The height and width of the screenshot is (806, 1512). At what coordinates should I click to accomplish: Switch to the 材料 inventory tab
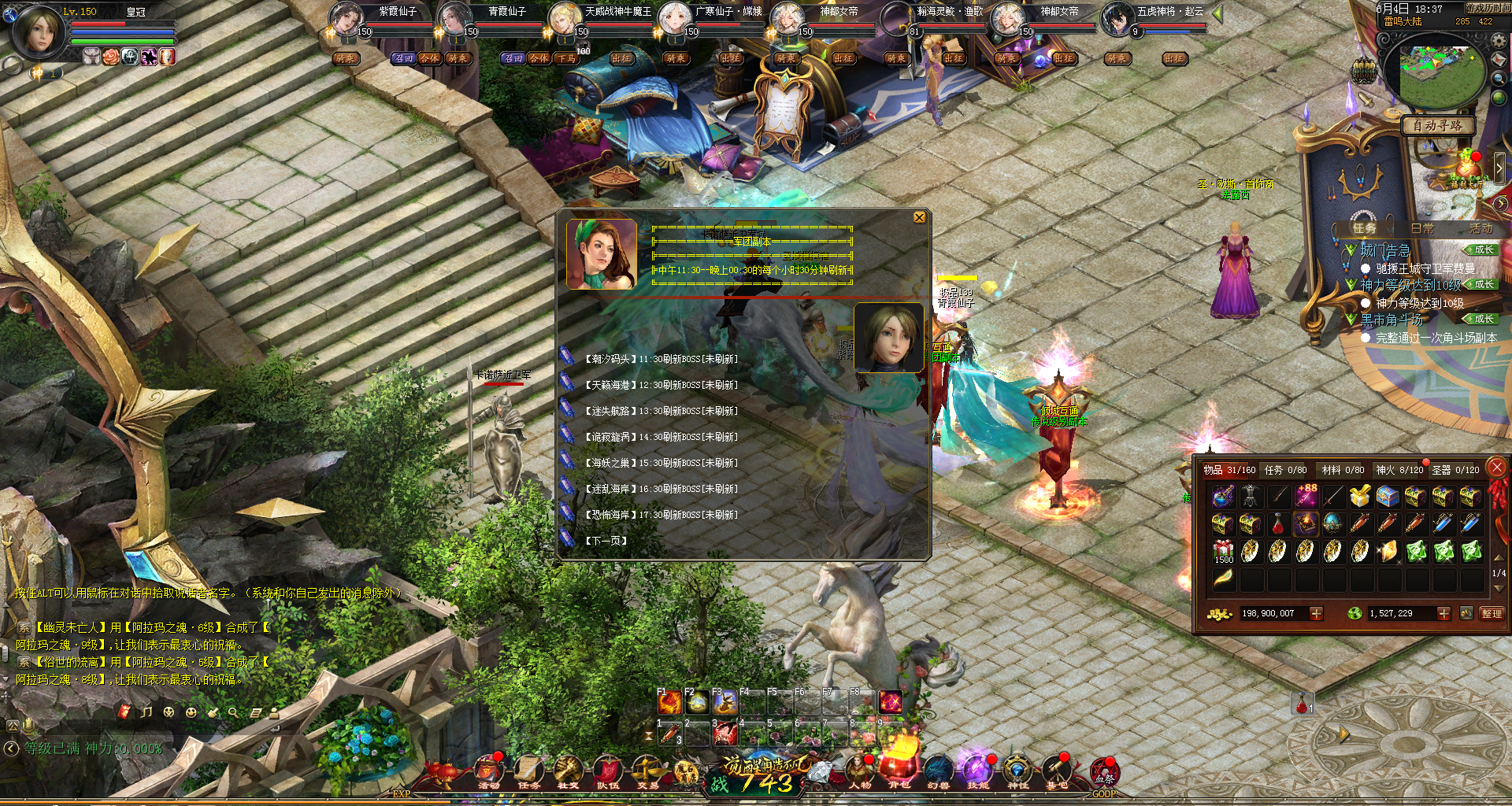click(x=1343, y=470)
